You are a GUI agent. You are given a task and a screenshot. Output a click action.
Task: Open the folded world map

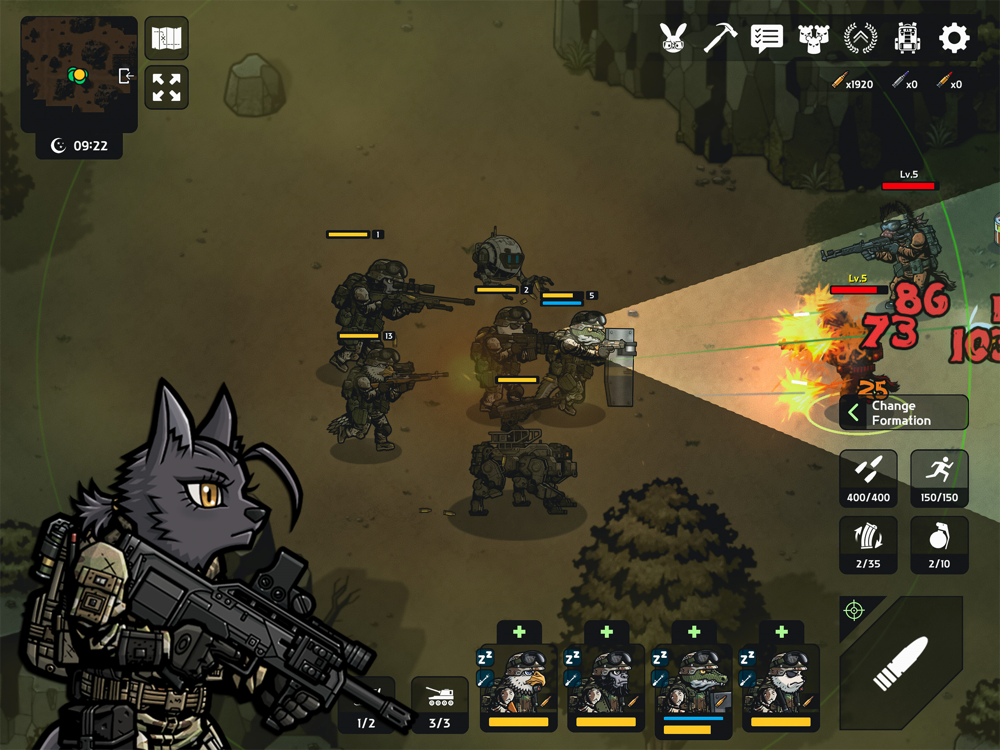point(166,39)
